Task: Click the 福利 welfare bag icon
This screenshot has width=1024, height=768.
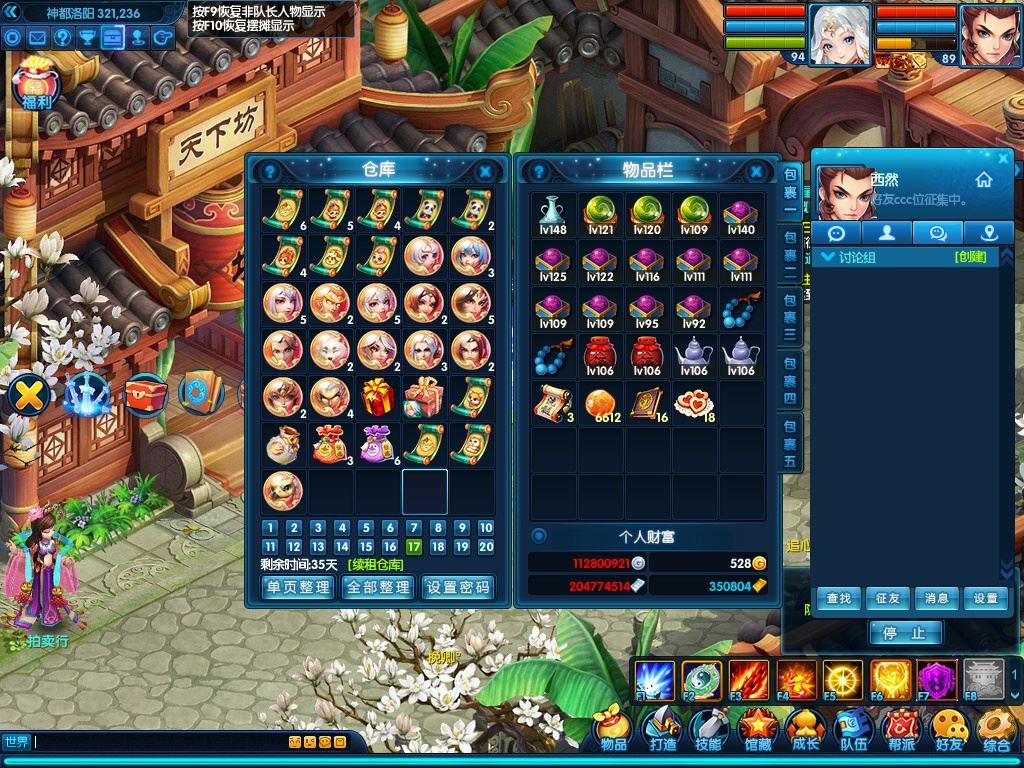Action: pyautogui.click(x=36, y=84)
